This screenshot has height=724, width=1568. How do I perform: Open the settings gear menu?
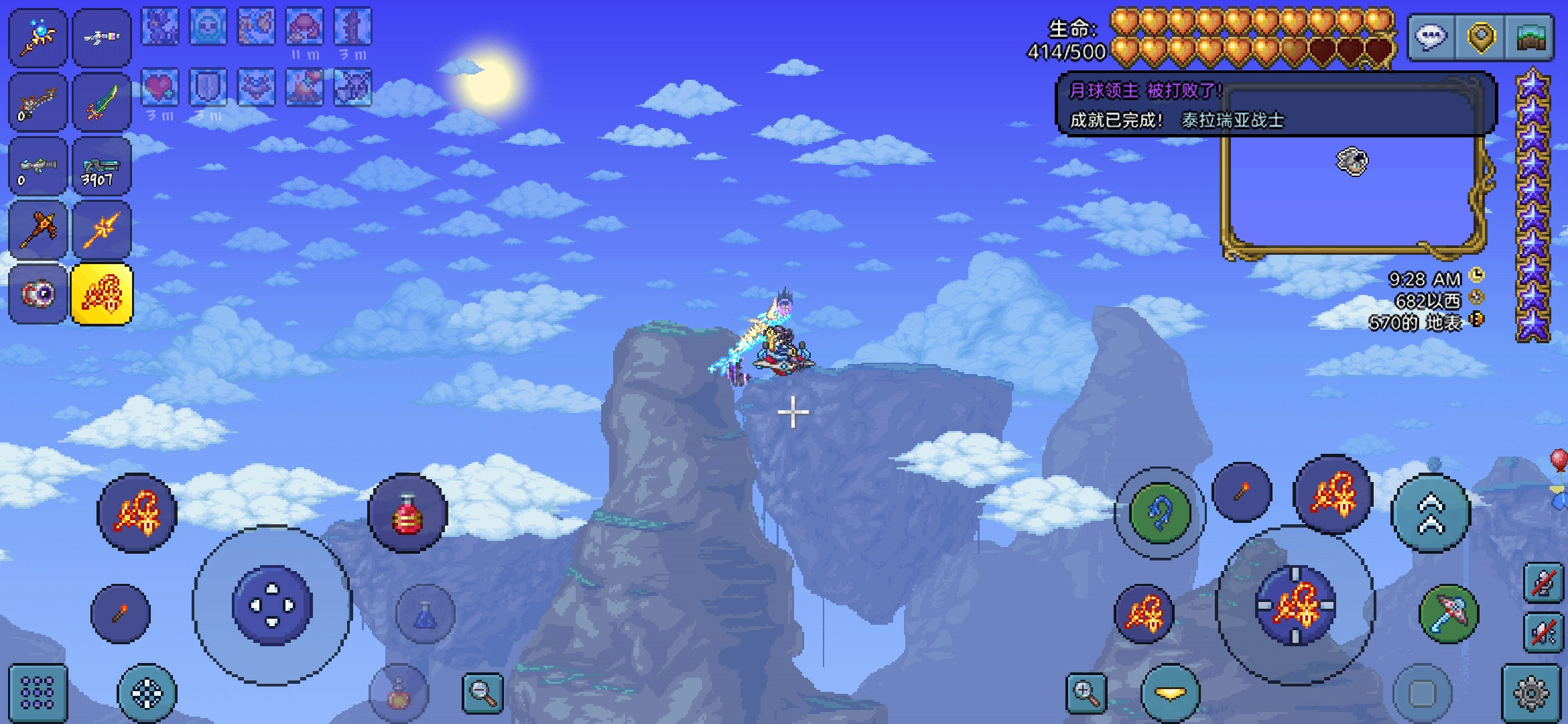[x=1531, y=693]
